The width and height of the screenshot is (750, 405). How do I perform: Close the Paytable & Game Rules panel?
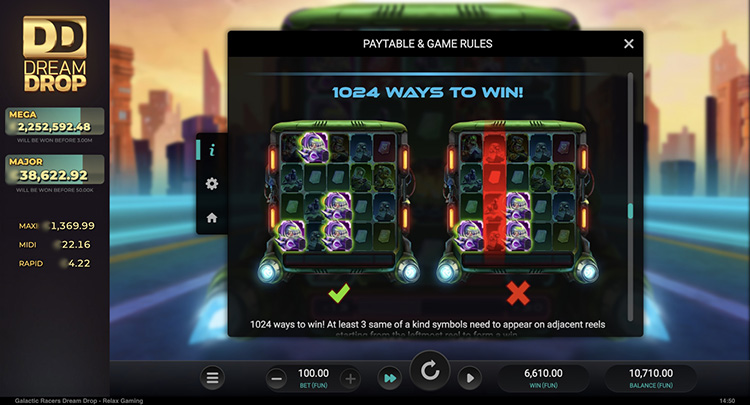(629, 44)
